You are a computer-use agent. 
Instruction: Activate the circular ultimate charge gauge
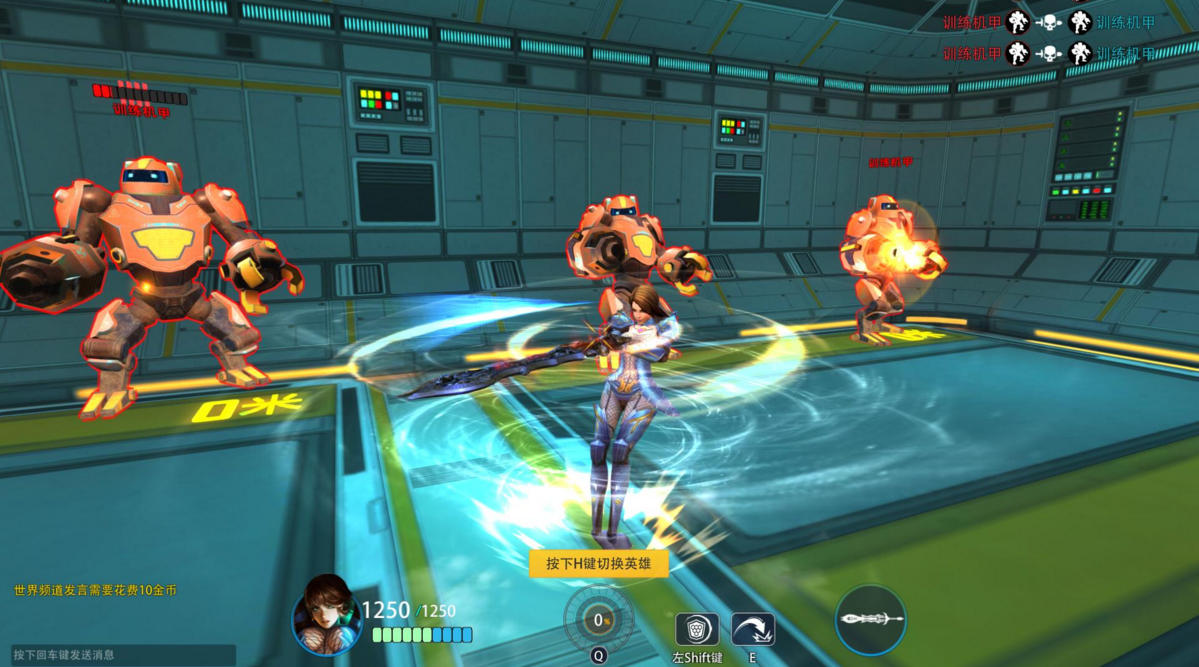(x=598, y=620)
